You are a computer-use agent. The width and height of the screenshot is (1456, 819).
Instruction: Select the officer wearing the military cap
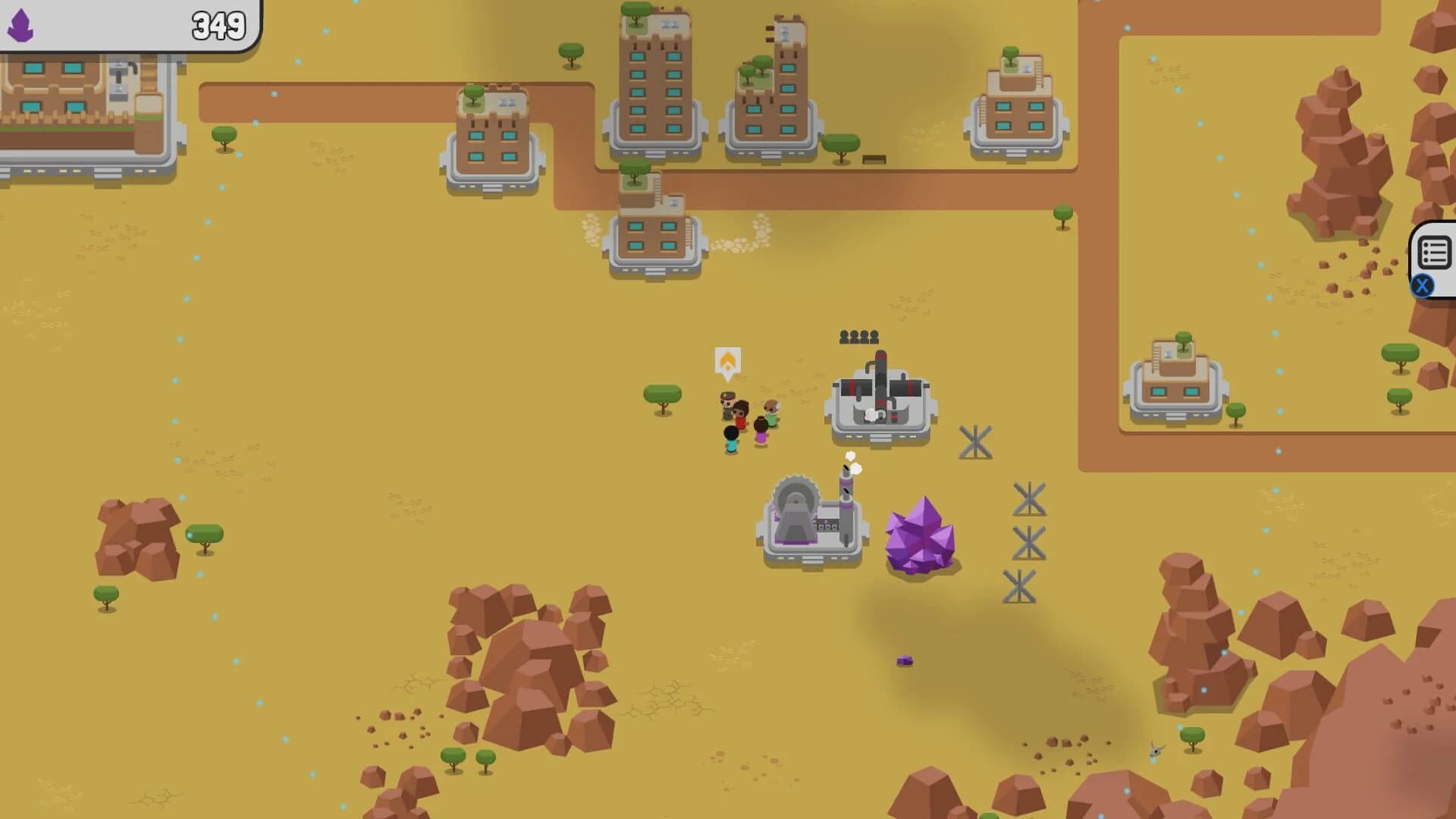(726, 402)
